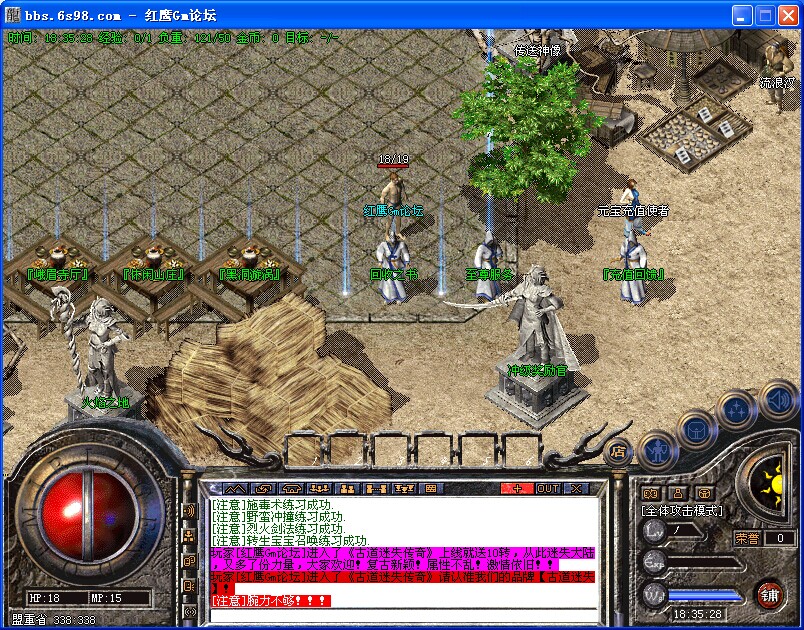
Task: Open the bag inventory icon
Action: click(x=695, y=430)
